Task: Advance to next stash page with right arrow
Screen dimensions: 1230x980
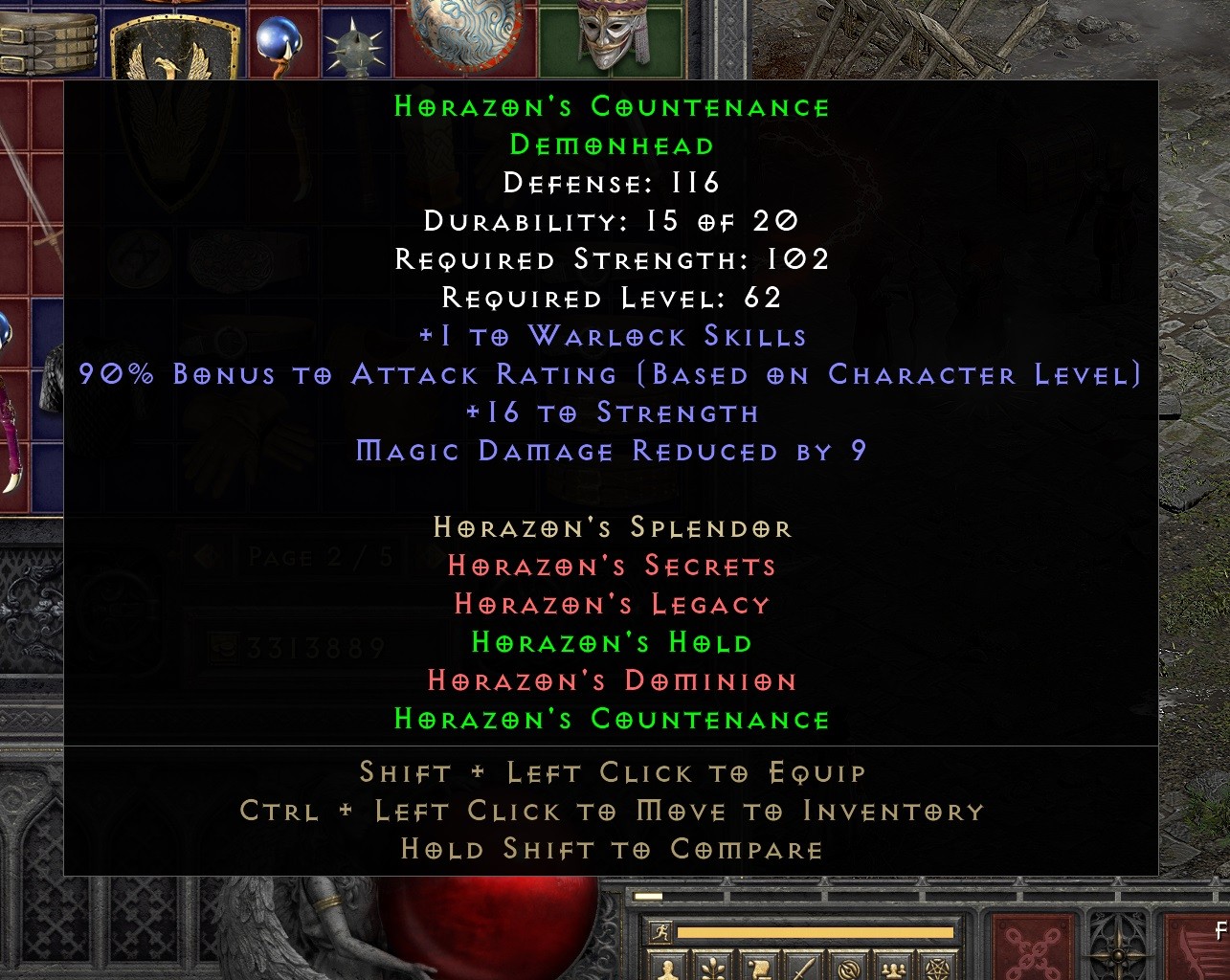Action: pyautogui.click(x=431, y=553)
